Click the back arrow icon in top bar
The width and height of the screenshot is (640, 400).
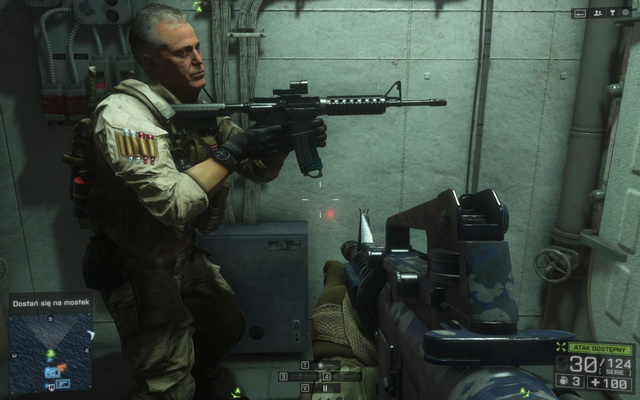tap(580, 13)
